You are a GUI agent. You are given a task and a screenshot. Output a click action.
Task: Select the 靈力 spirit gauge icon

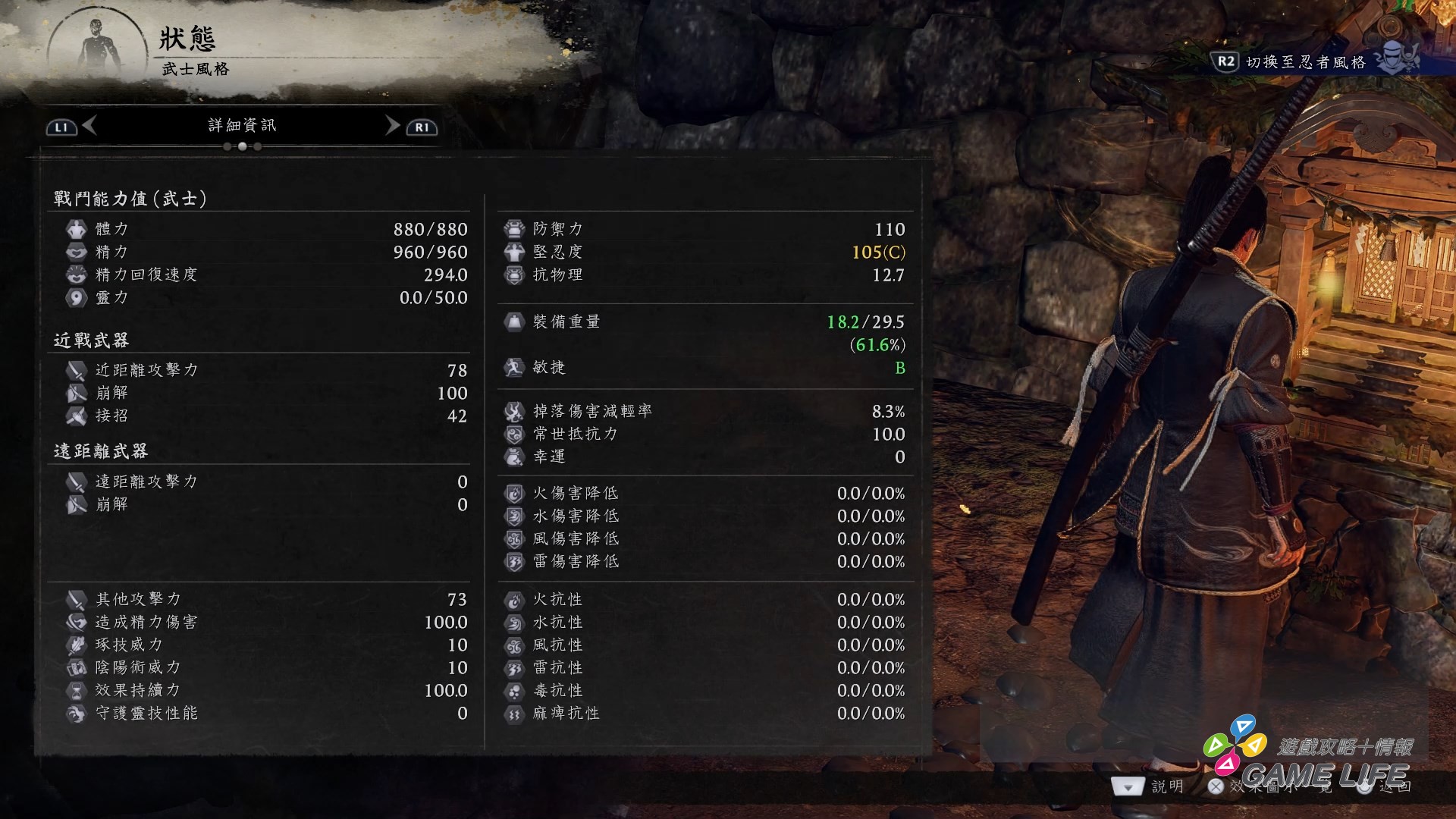77,297
